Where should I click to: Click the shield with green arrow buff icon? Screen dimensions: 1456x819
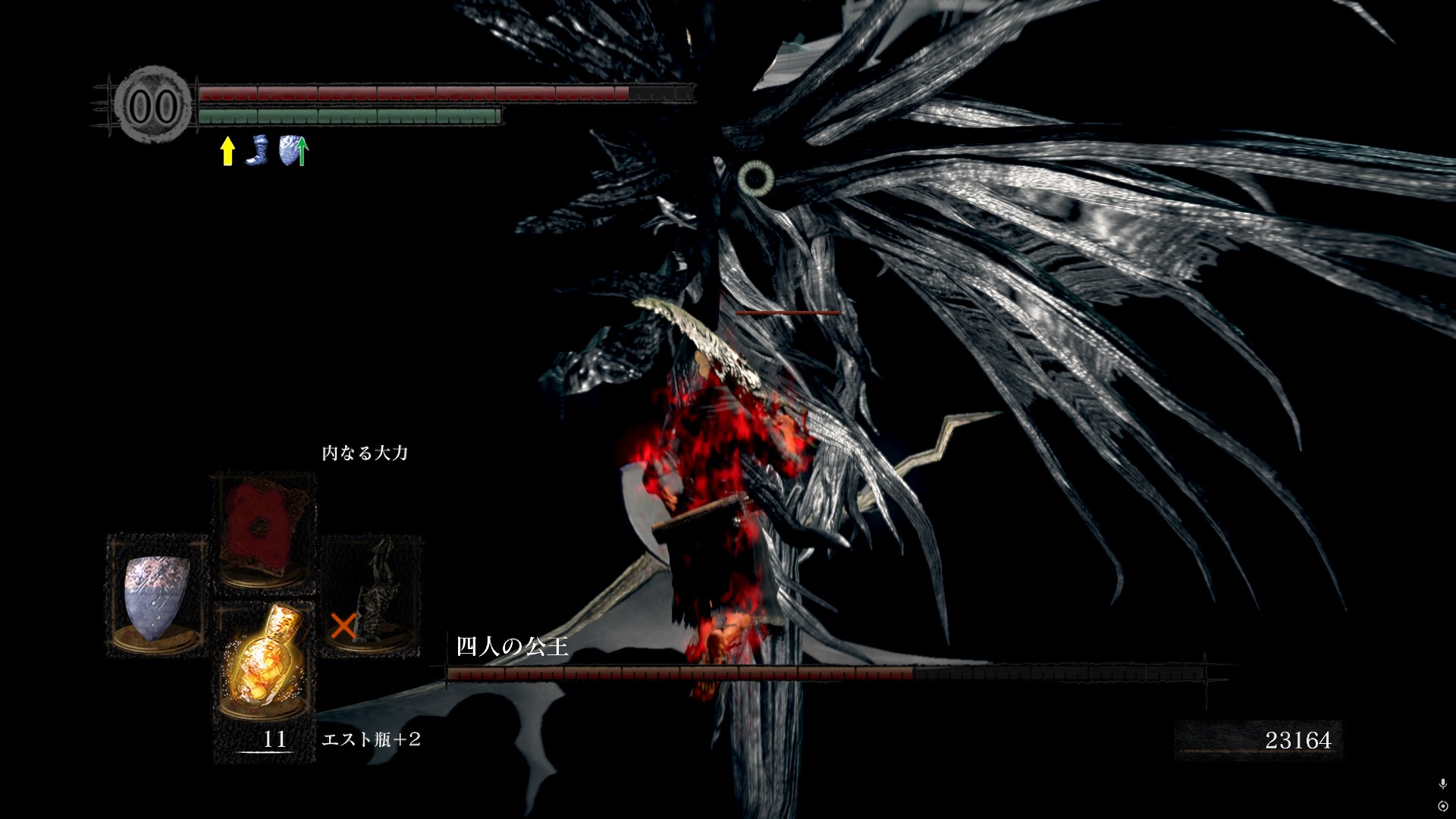pos(293,151)
